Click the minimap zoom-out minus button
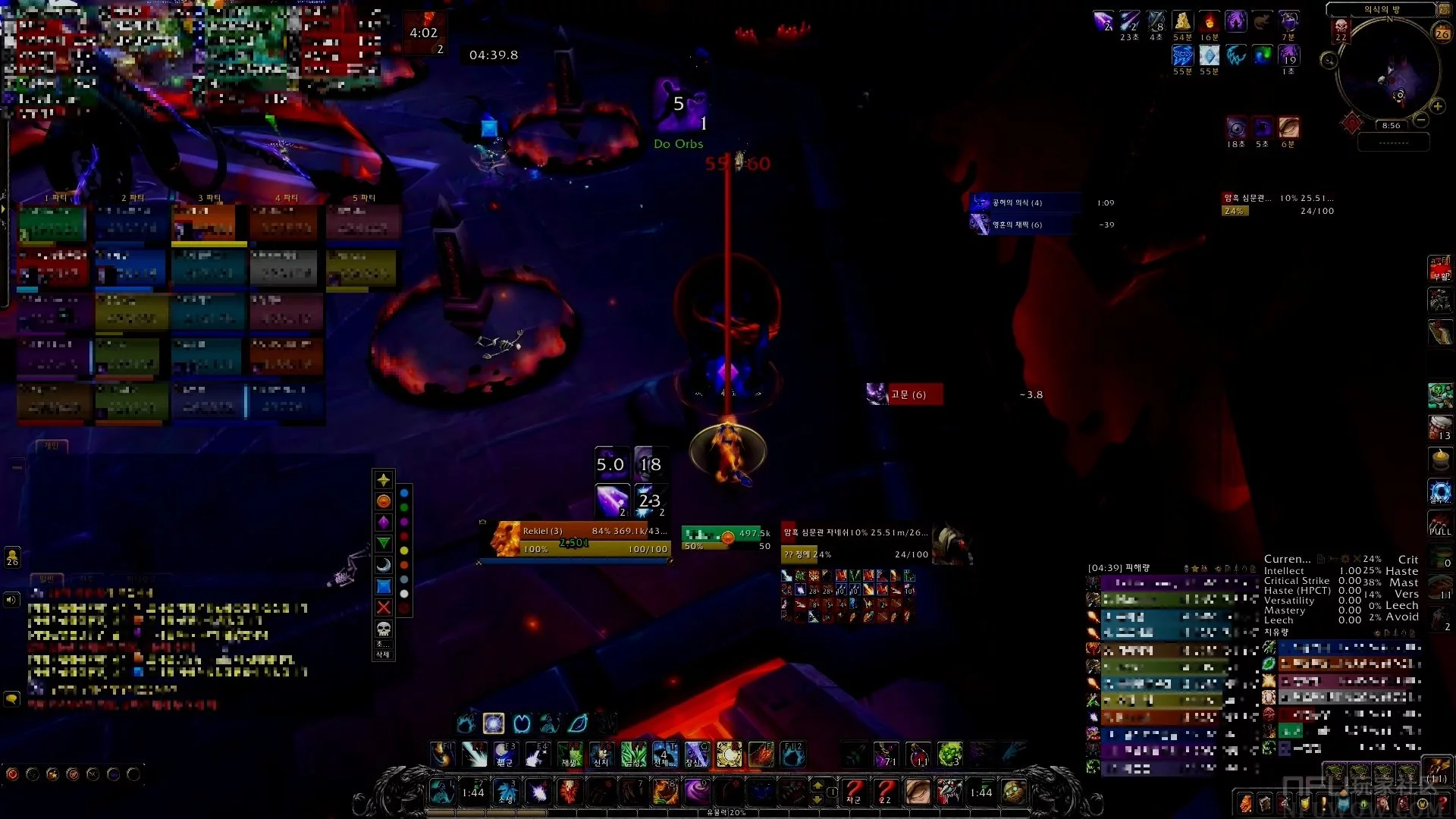 pos(1421,120)
